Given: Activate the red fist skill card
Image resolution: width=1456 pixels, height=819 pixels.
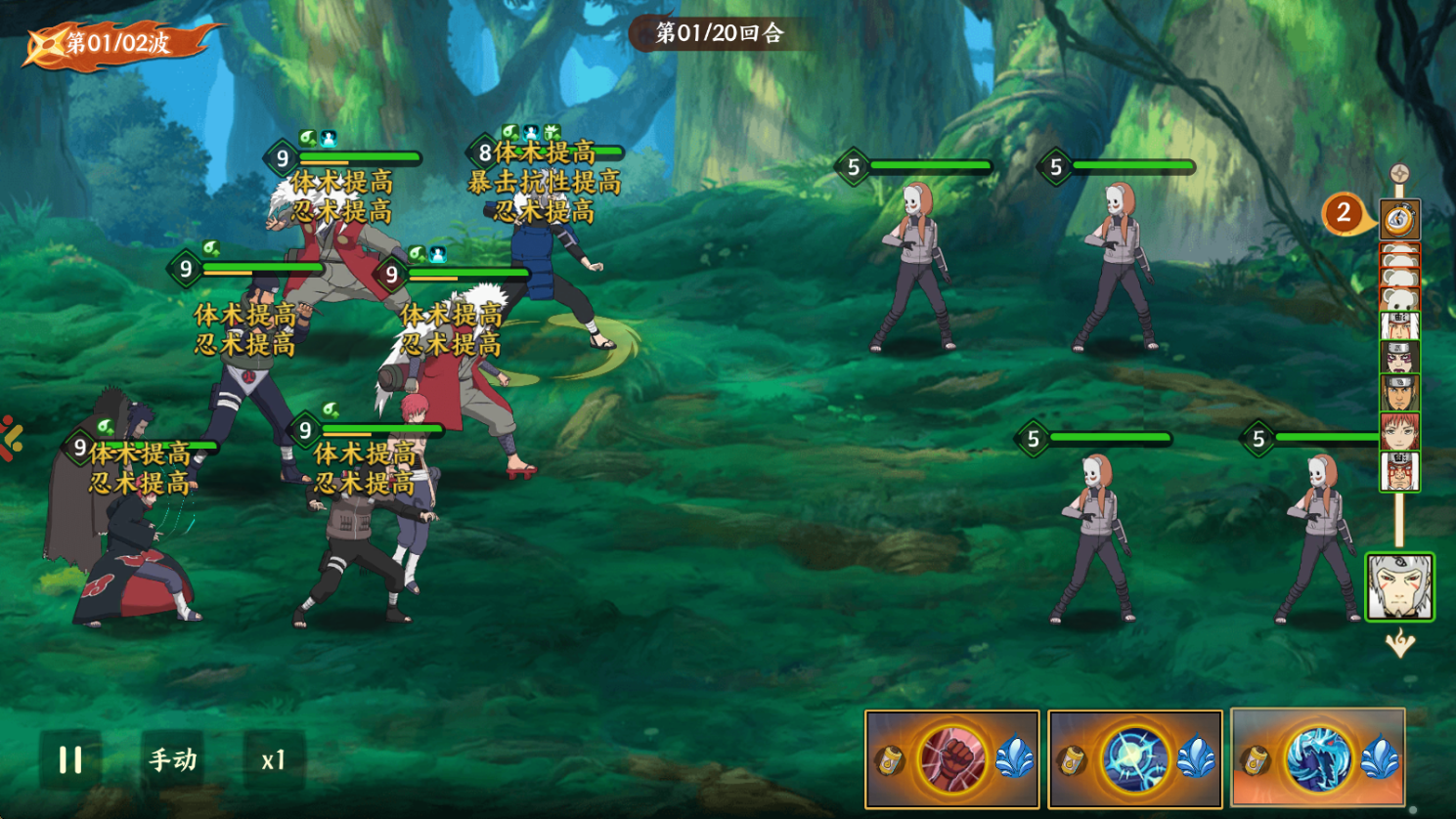Looking at the screenshot, I should click(951, 759).
